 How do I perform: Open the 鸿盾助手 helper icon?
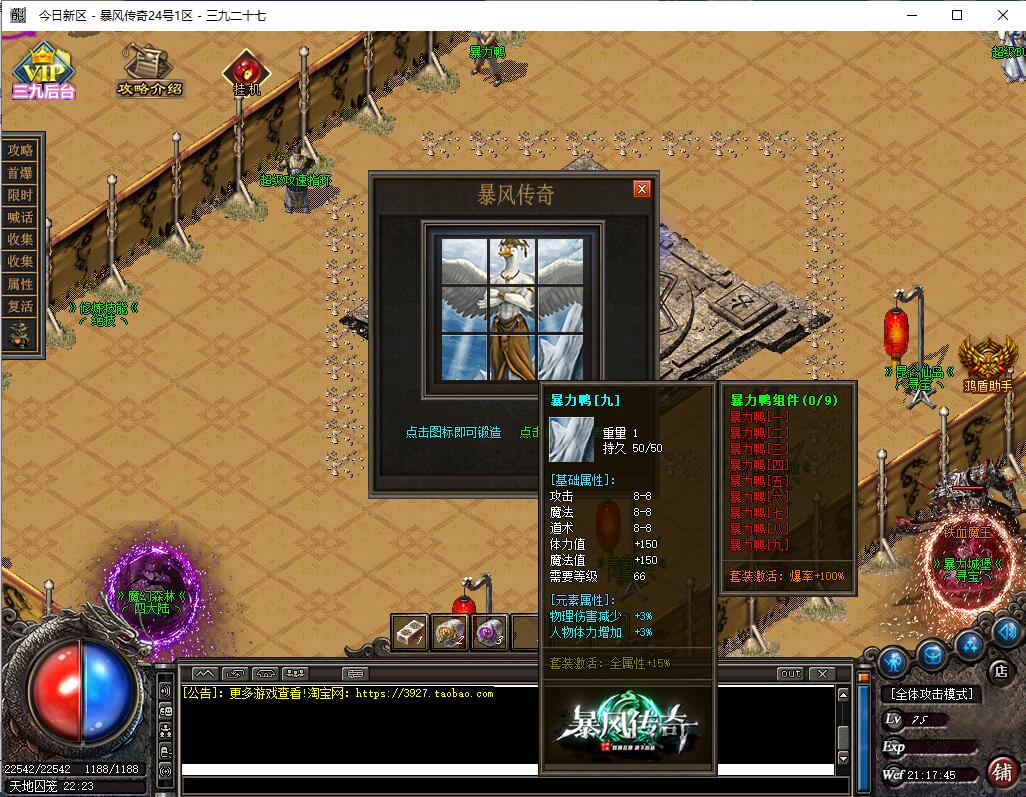(987, 362)
